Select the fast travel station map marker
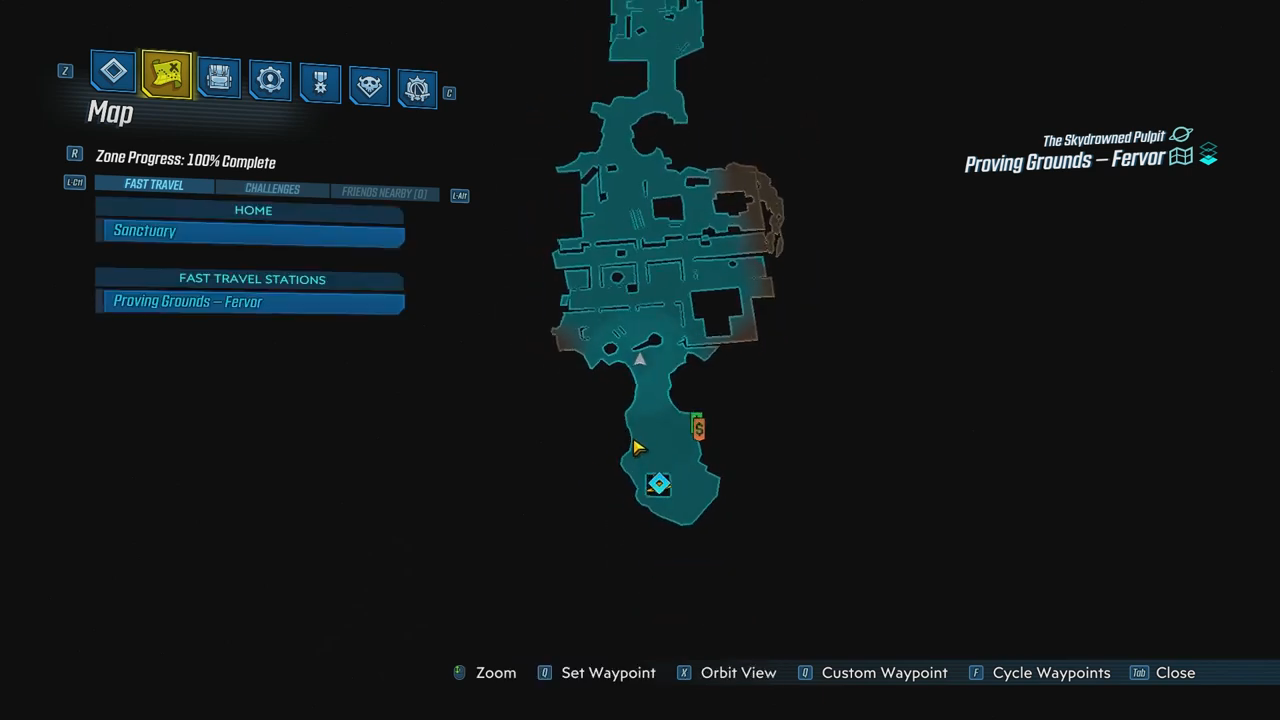Viewport: 1280px width, 720px height. click(x=658, y=485)
